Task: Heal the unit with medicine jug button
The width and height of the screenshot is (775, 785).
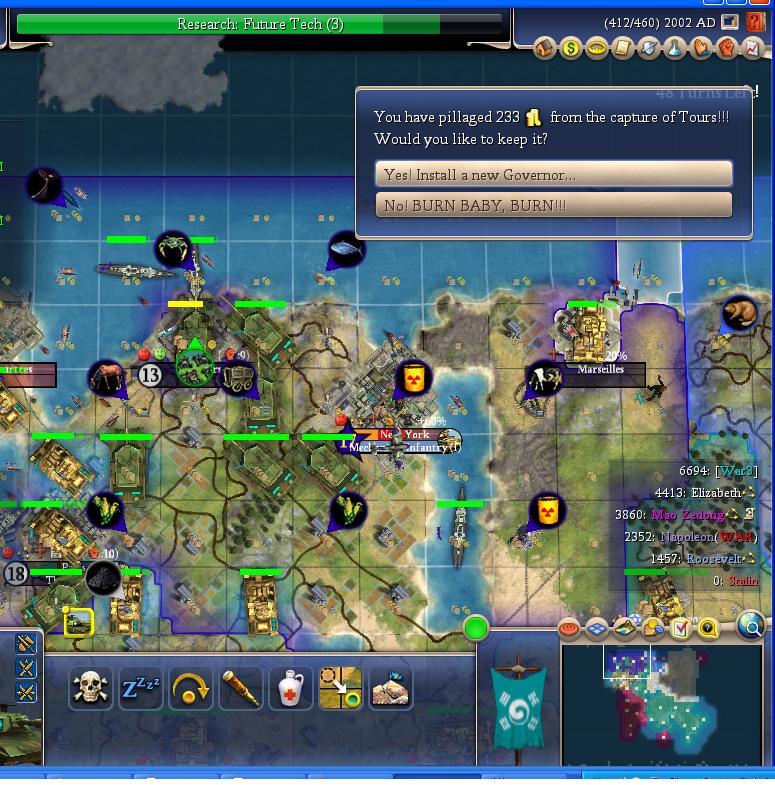Action: point(291,688)
